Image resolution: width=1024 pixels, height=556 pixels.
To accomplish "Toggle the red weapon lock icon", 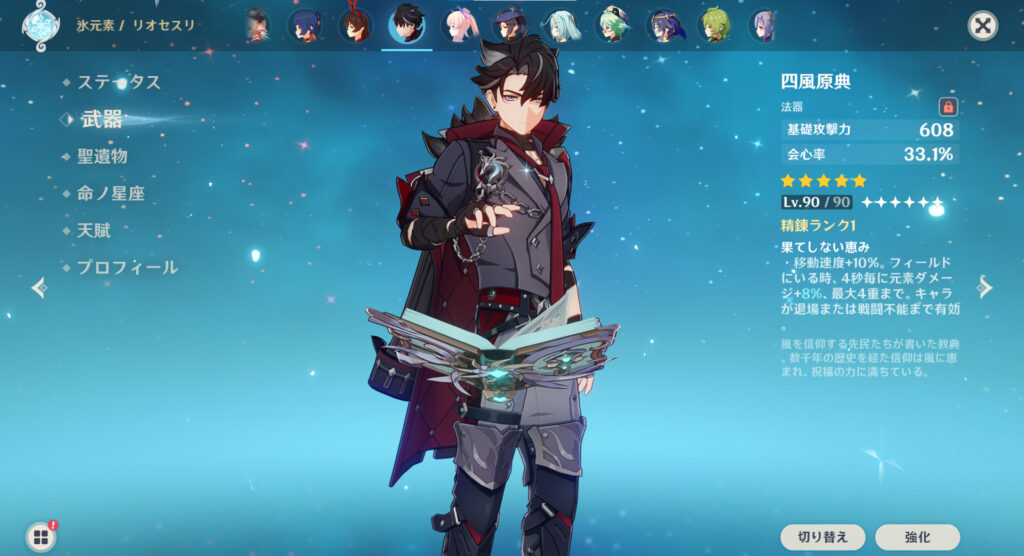I will (x=948, y=106).
